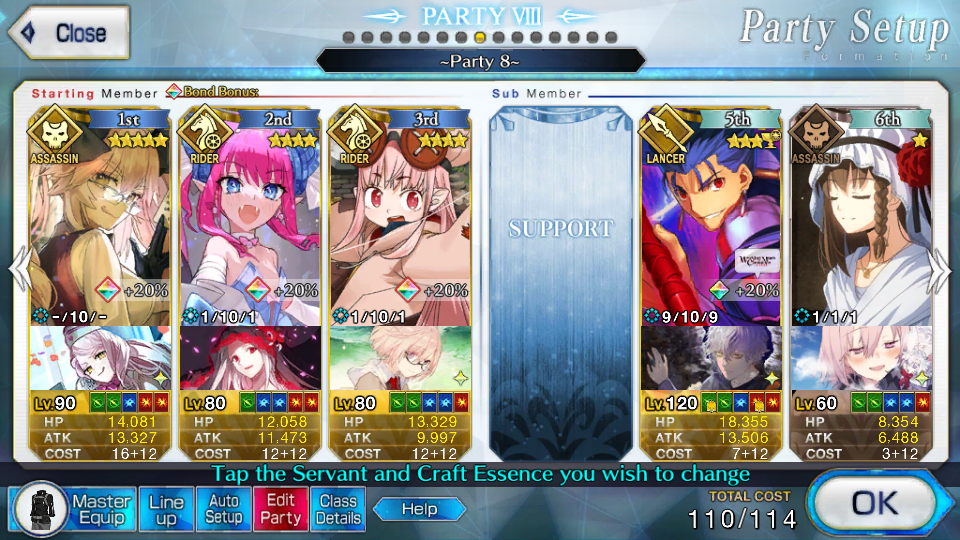Run Auto Setup for the party

224,509
